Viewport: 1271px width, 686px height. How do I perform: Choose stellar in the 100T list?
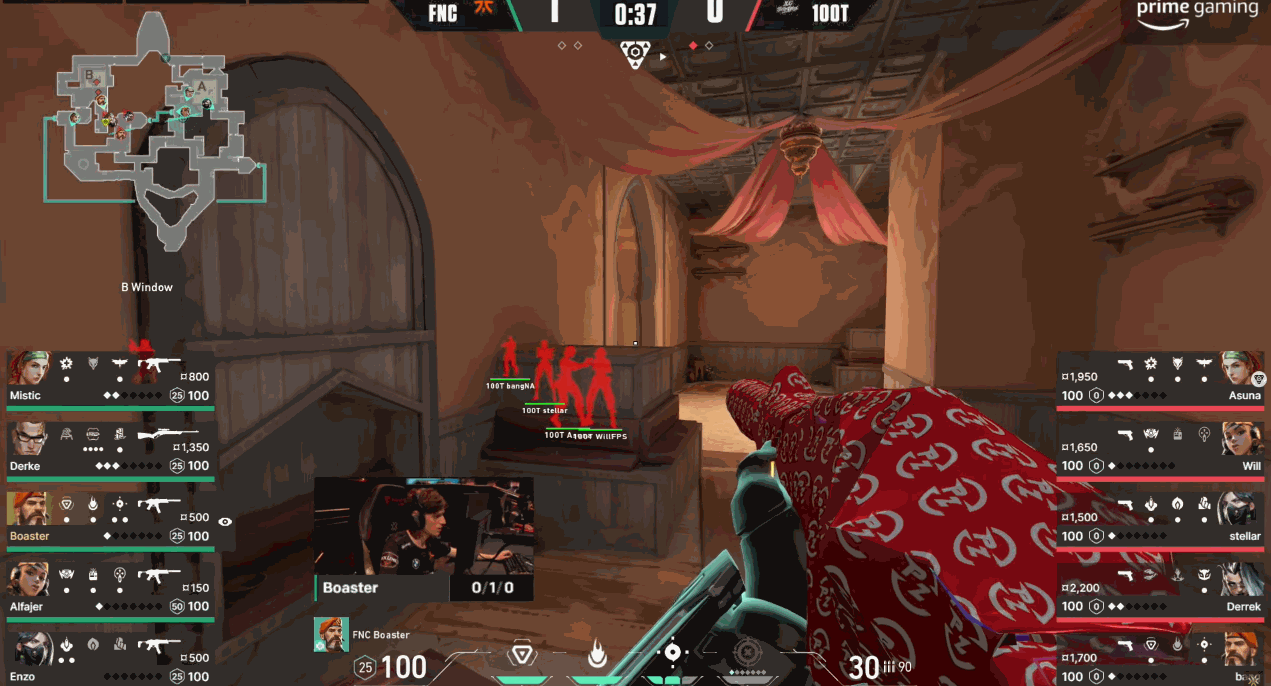[x=1160, y=519]
